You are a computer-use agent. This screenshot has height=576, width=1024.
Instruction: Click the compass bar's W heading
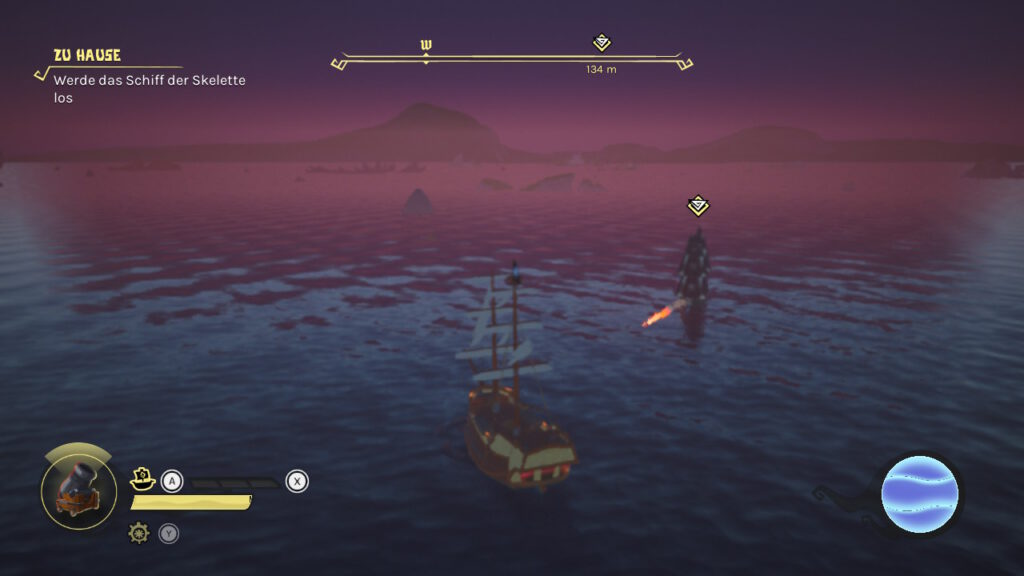click(x=426, y=46)
